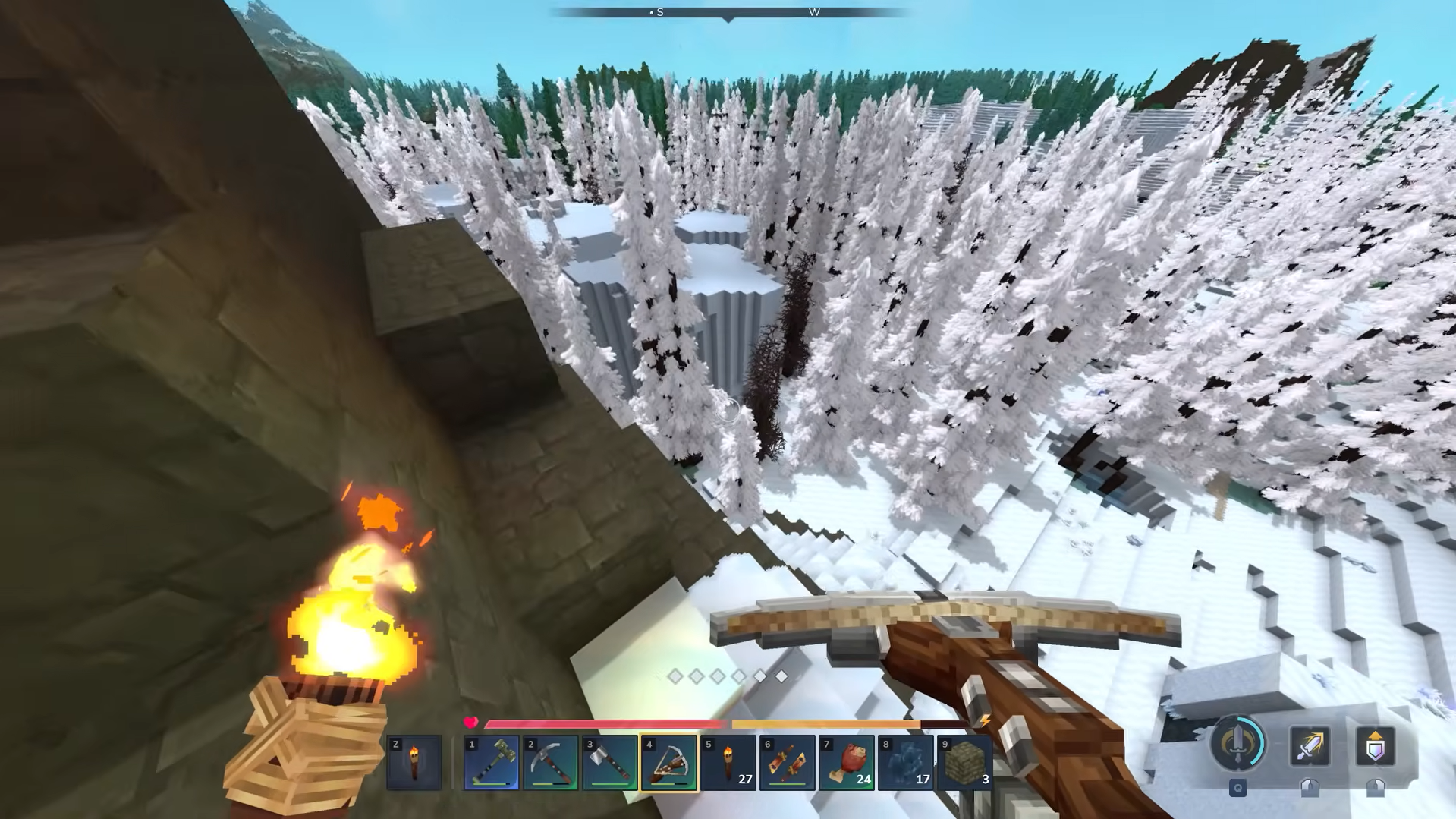Select the stone blocks in slot 9

[x=964, y=761]
